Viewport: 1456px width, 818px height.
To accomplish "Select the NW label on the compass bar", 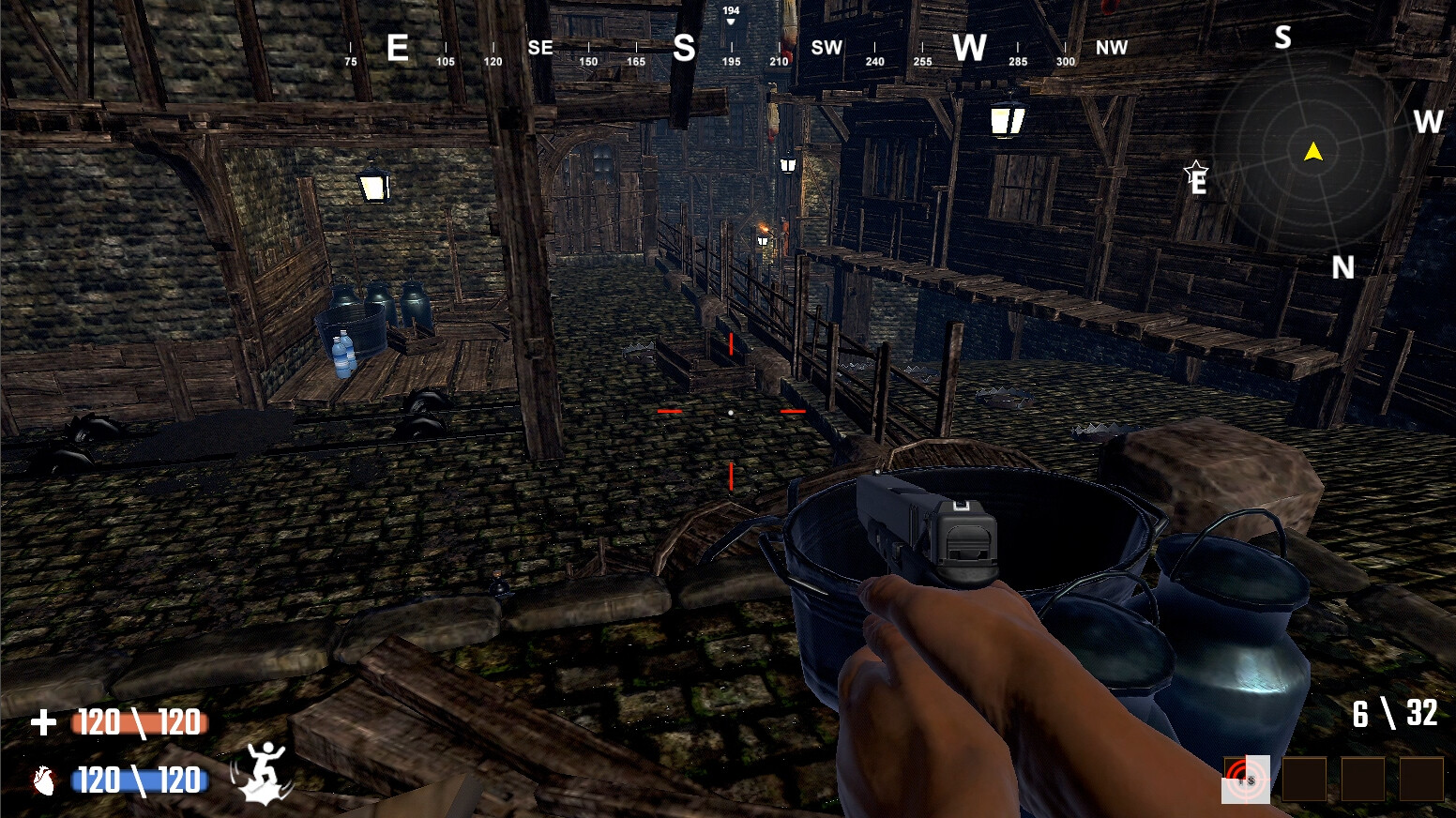I will [1111, 48].
